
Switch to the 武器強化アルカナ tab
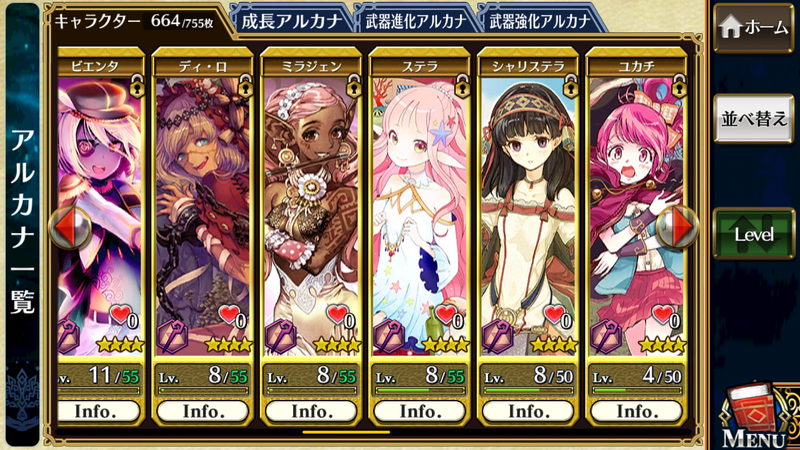click(535, 18)
